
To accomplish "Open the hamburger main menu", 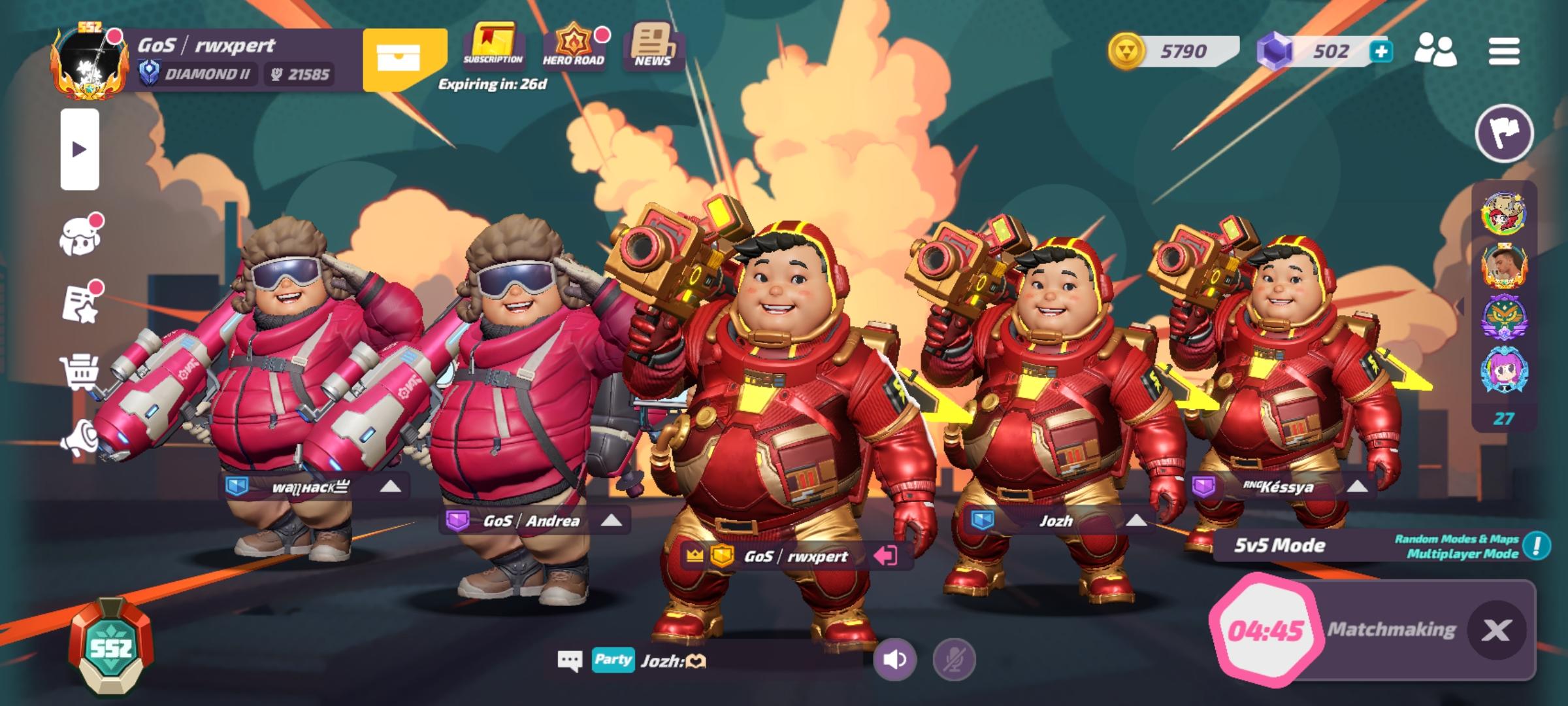I will (1503, 51).
